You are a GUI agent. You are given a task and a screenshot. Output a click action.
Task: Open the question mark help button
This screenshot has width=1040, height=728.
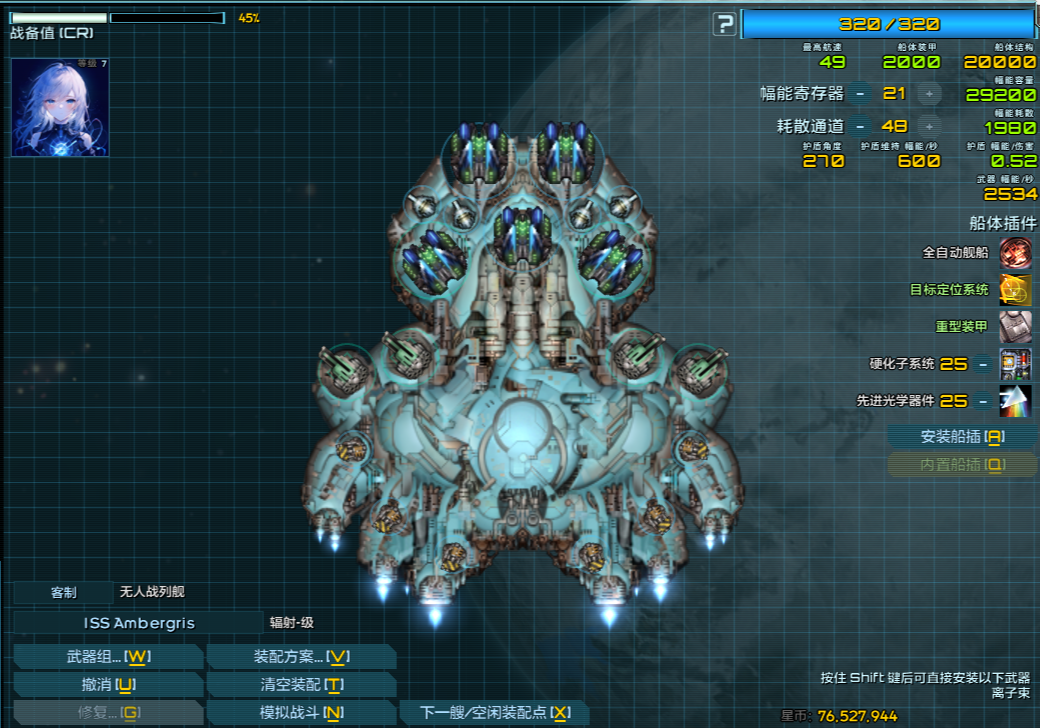pos(724,25)
